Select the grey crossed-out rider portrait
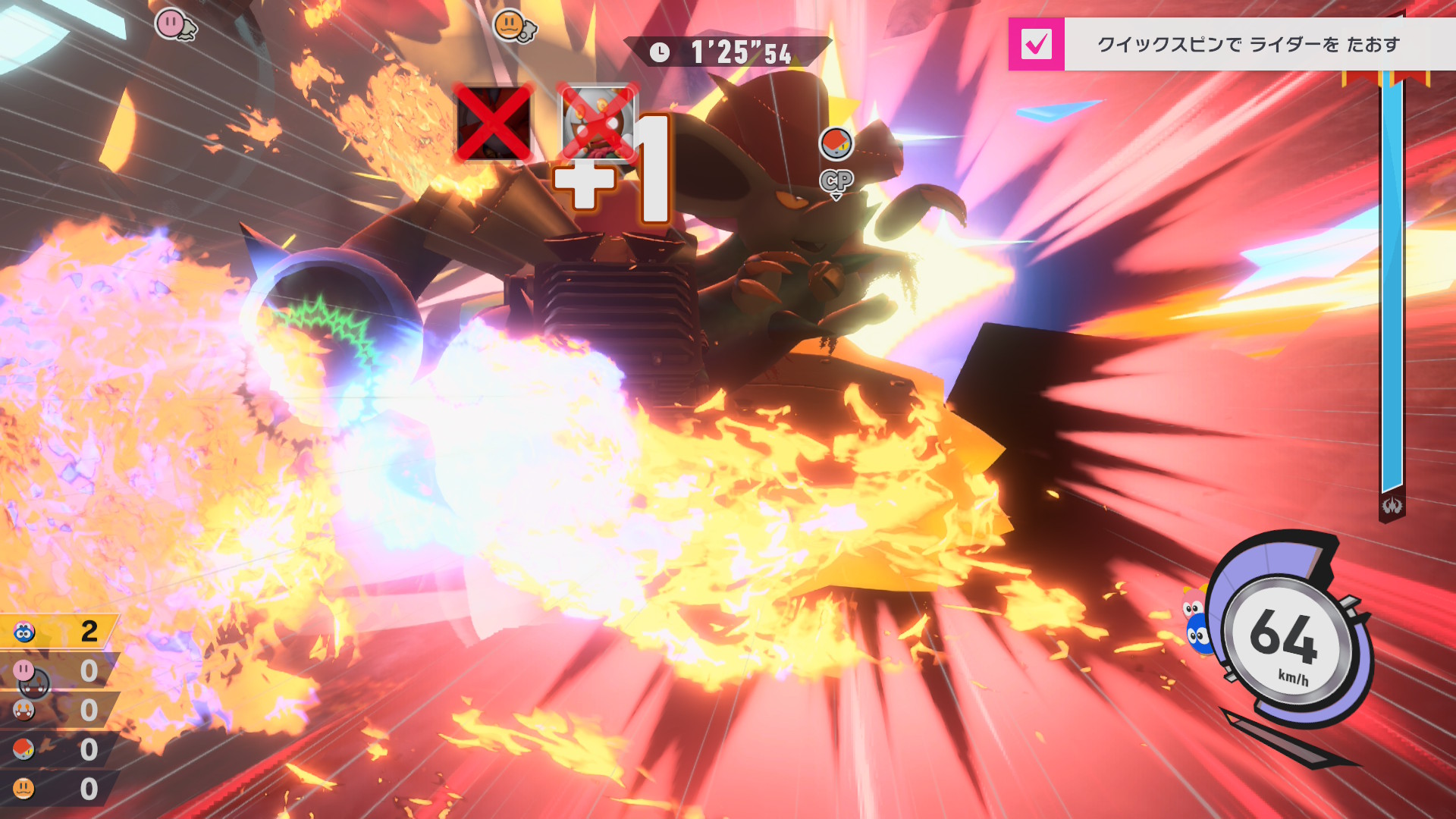Viewport: 1456px width, 819px height. 598,123
